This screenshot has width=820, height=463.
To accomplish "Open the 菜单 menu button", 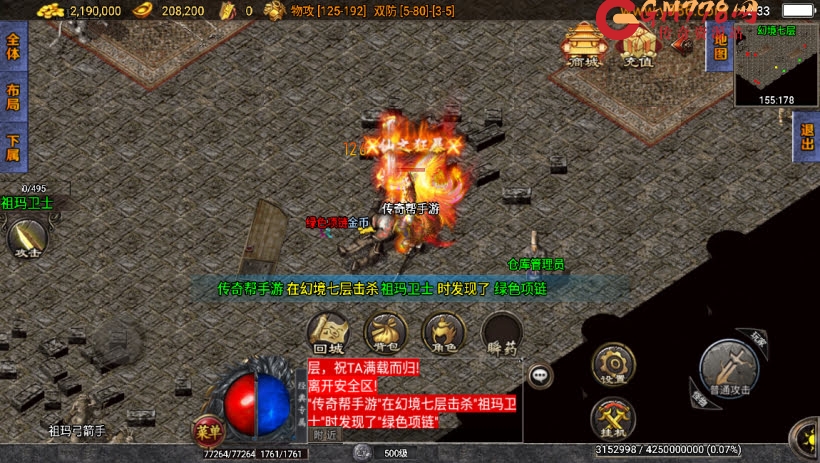I will coord(208,431).
